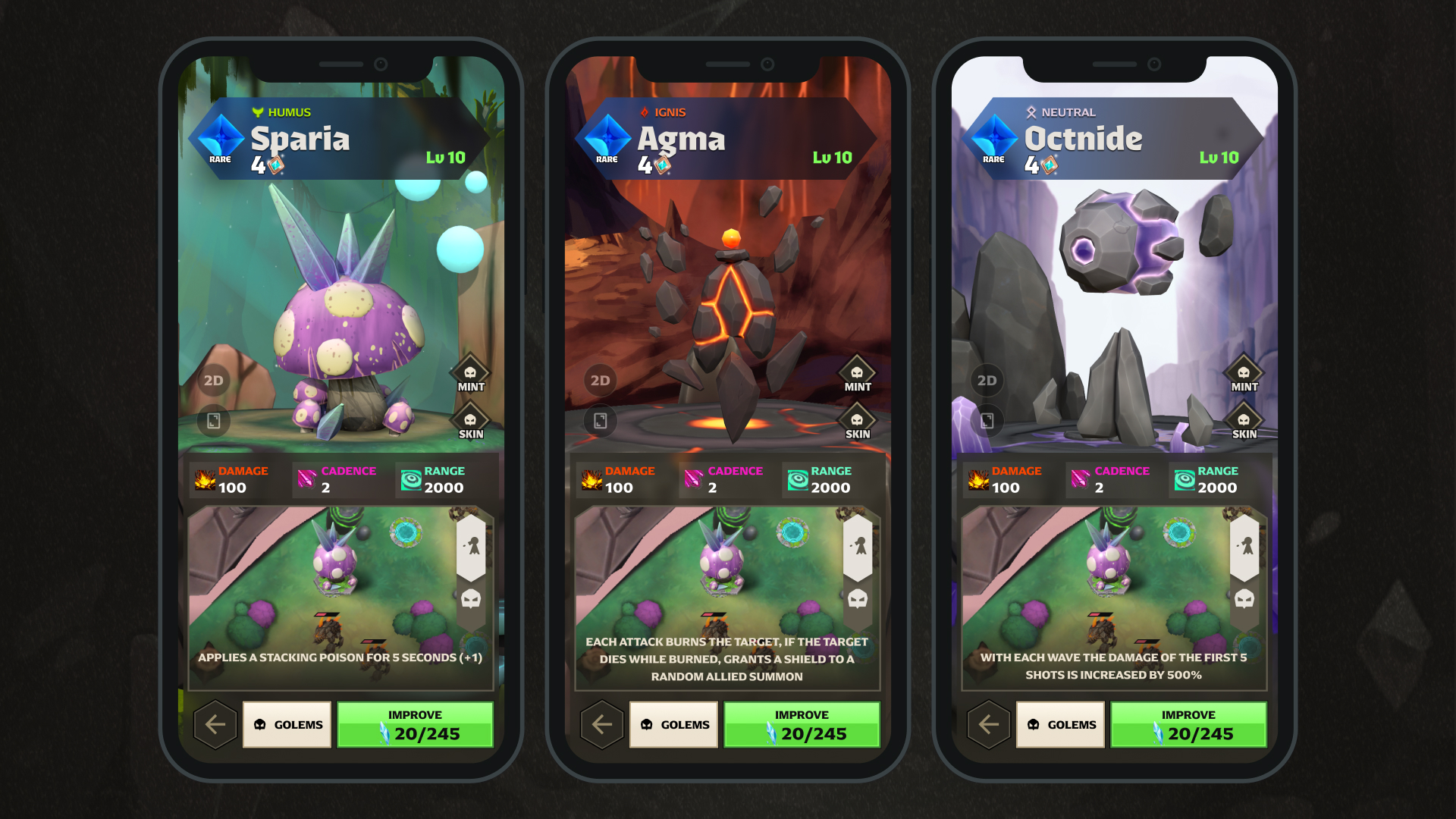
Task: Return from Agma's screen with back arrow
Action: click(602, 725)
